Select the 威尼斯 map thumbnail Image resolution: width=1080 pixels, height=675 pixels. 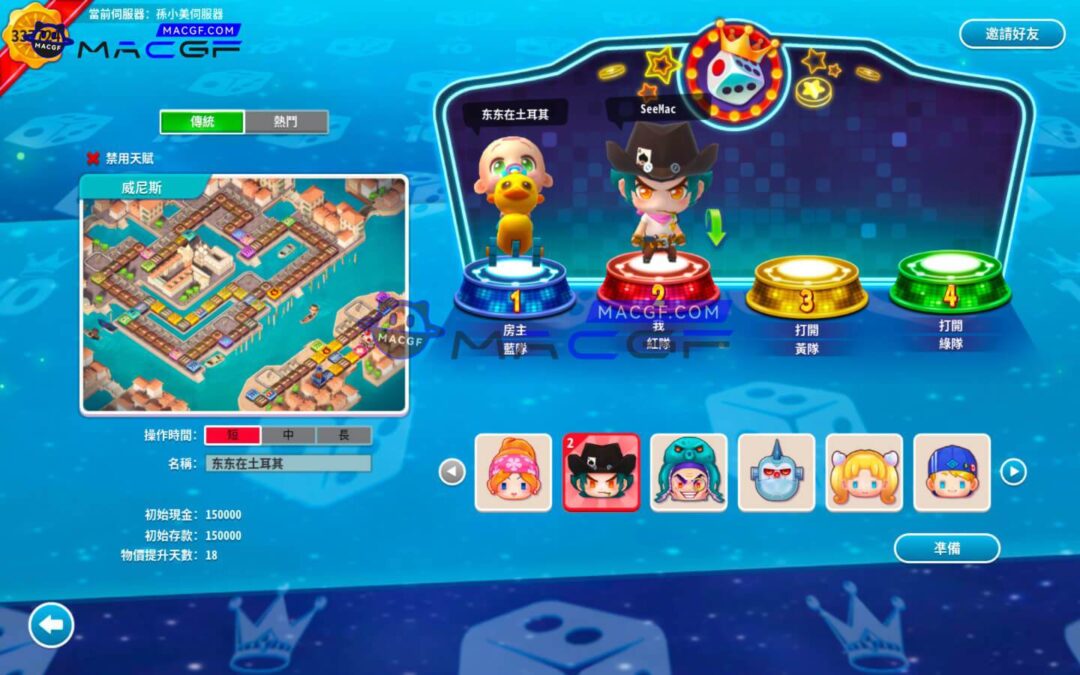click(244, 296)
